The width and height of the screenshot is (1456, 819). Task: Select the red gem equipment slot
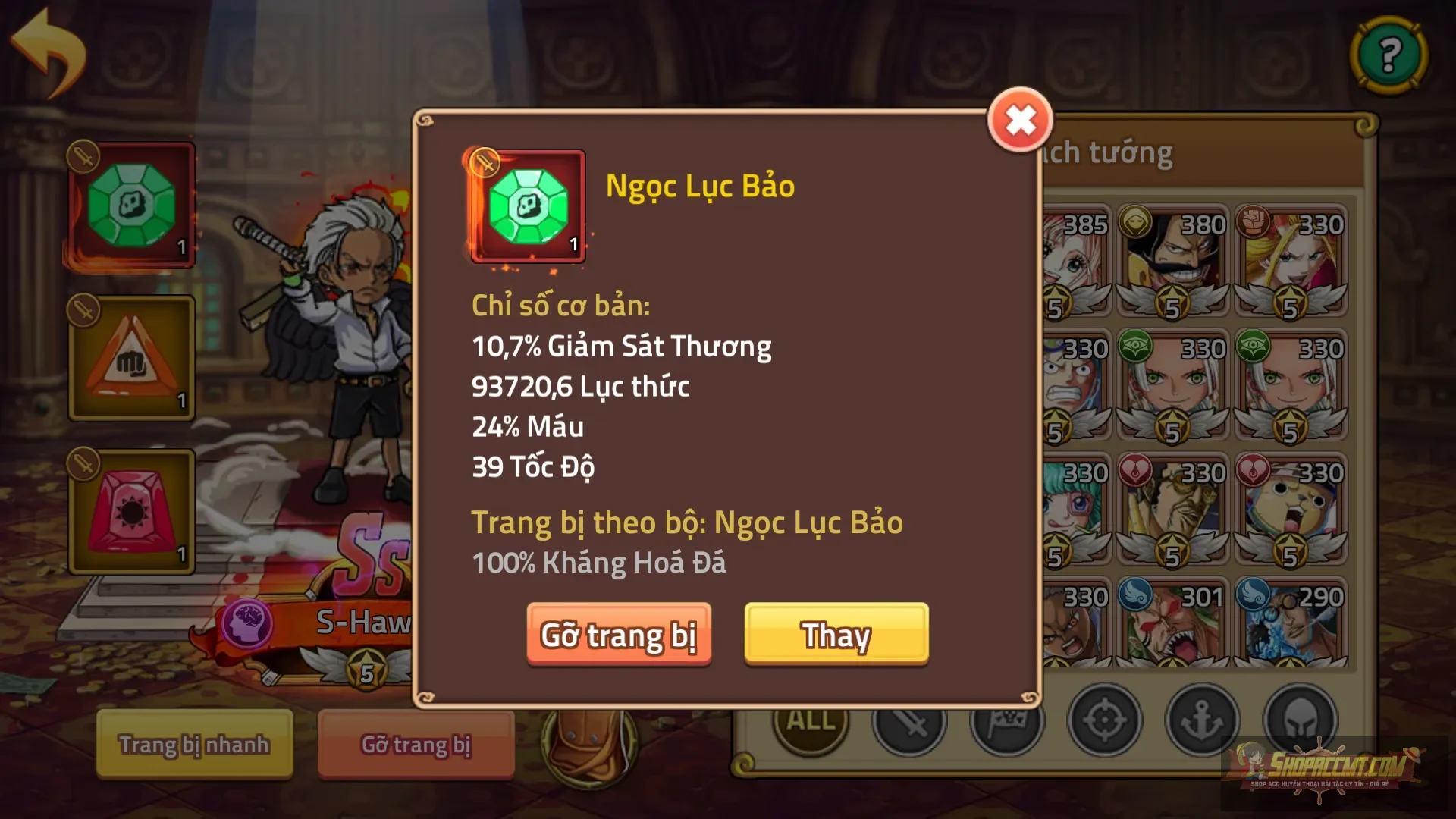tap(130, 510)
